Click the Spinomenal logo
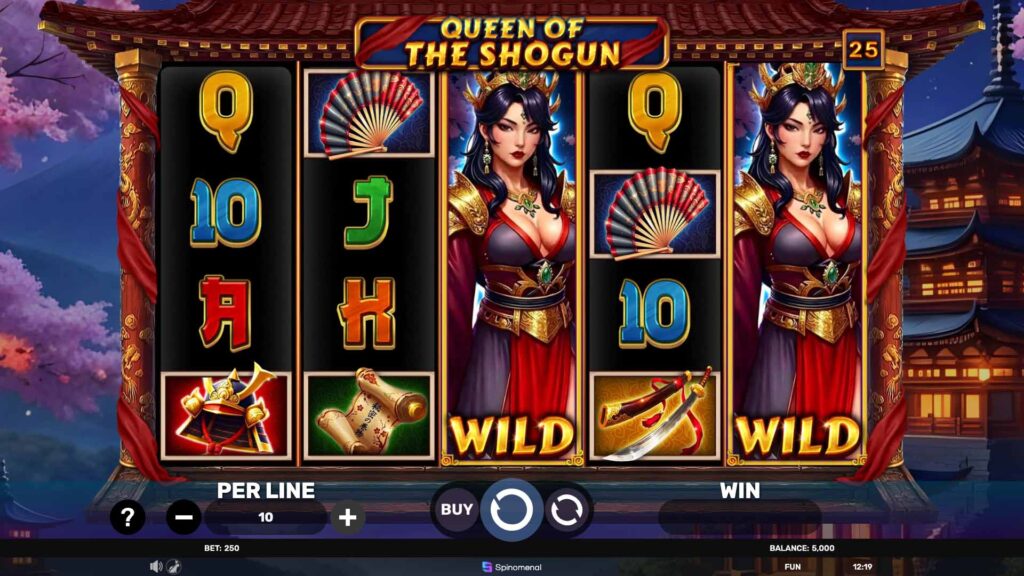The image size is (1024, 576). pos(511,566)
